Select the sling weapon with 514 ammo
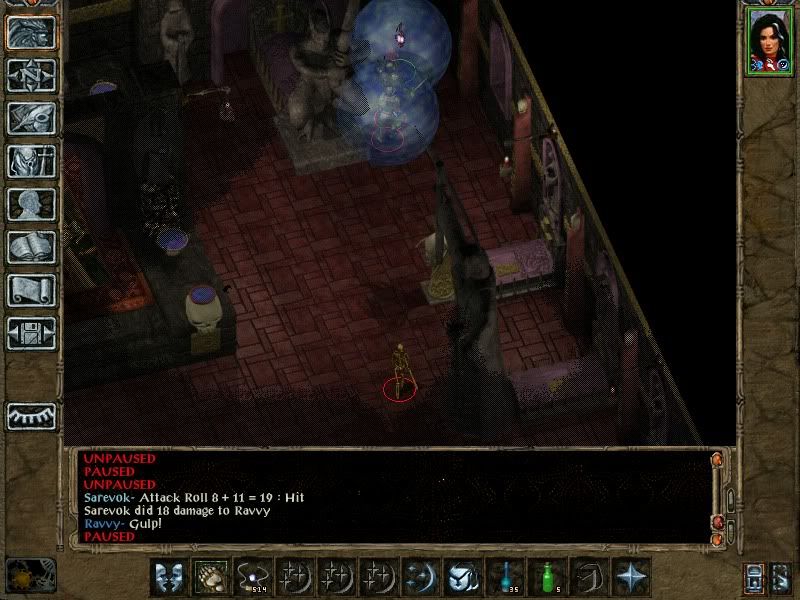Image resolution: width=800 pixels, height=600 pixels. (x=253, y=576)
